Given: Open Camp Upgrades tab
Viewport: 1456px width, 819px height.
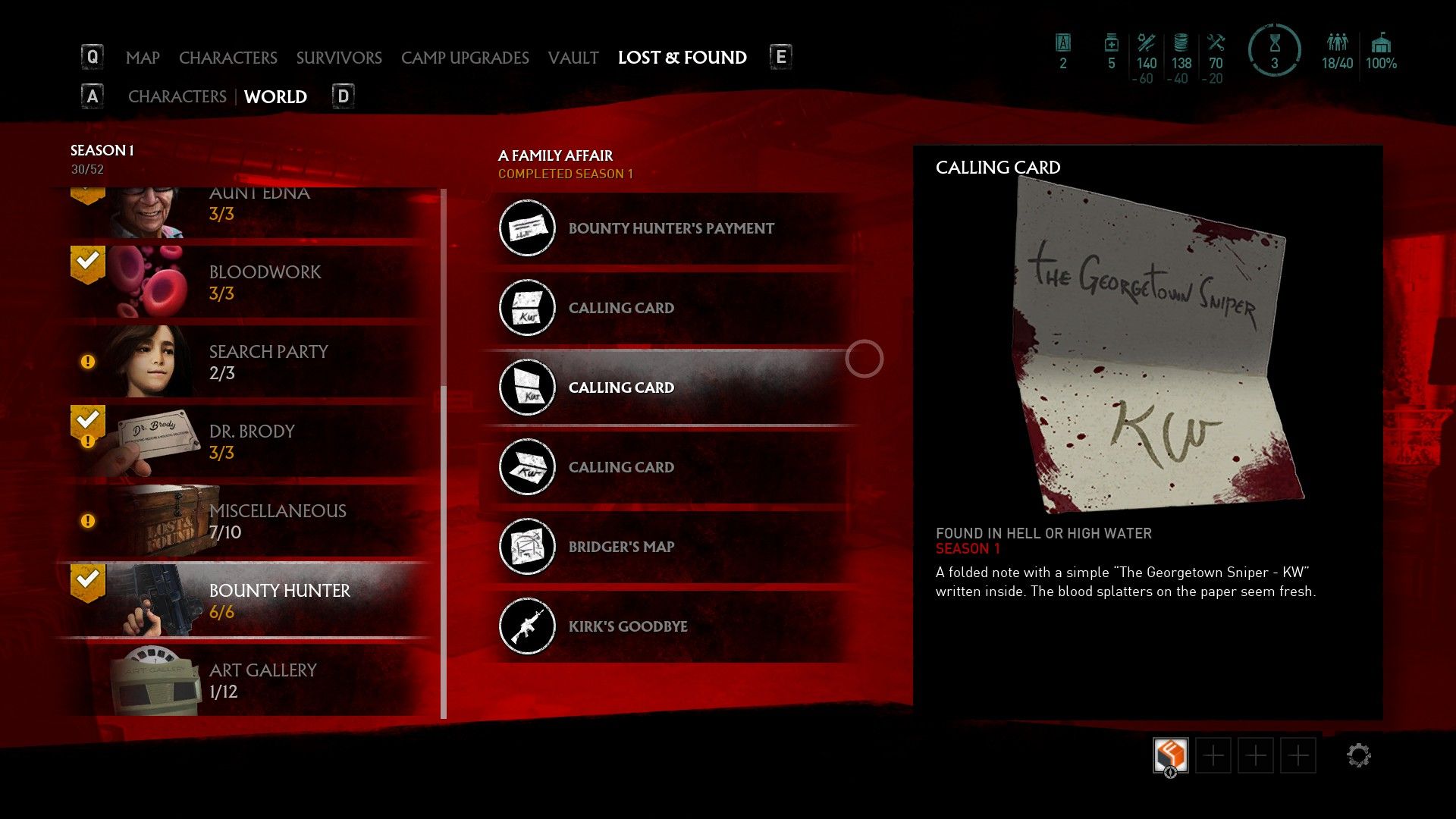Looking at the screenshot, I should click(x=465, y=58).
